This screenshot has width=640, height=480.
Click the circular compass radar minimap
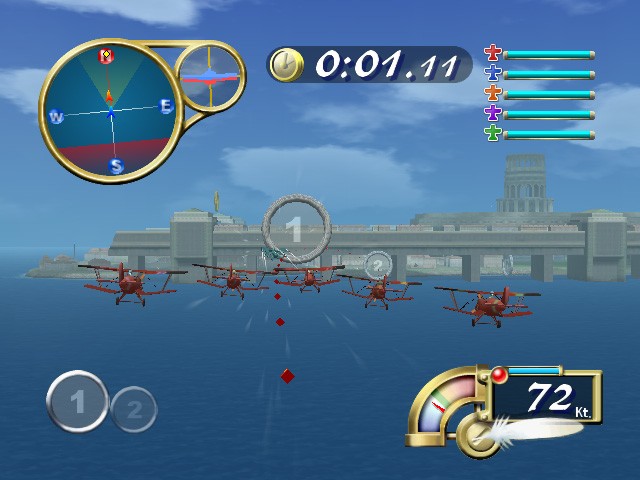pos(110,110)
